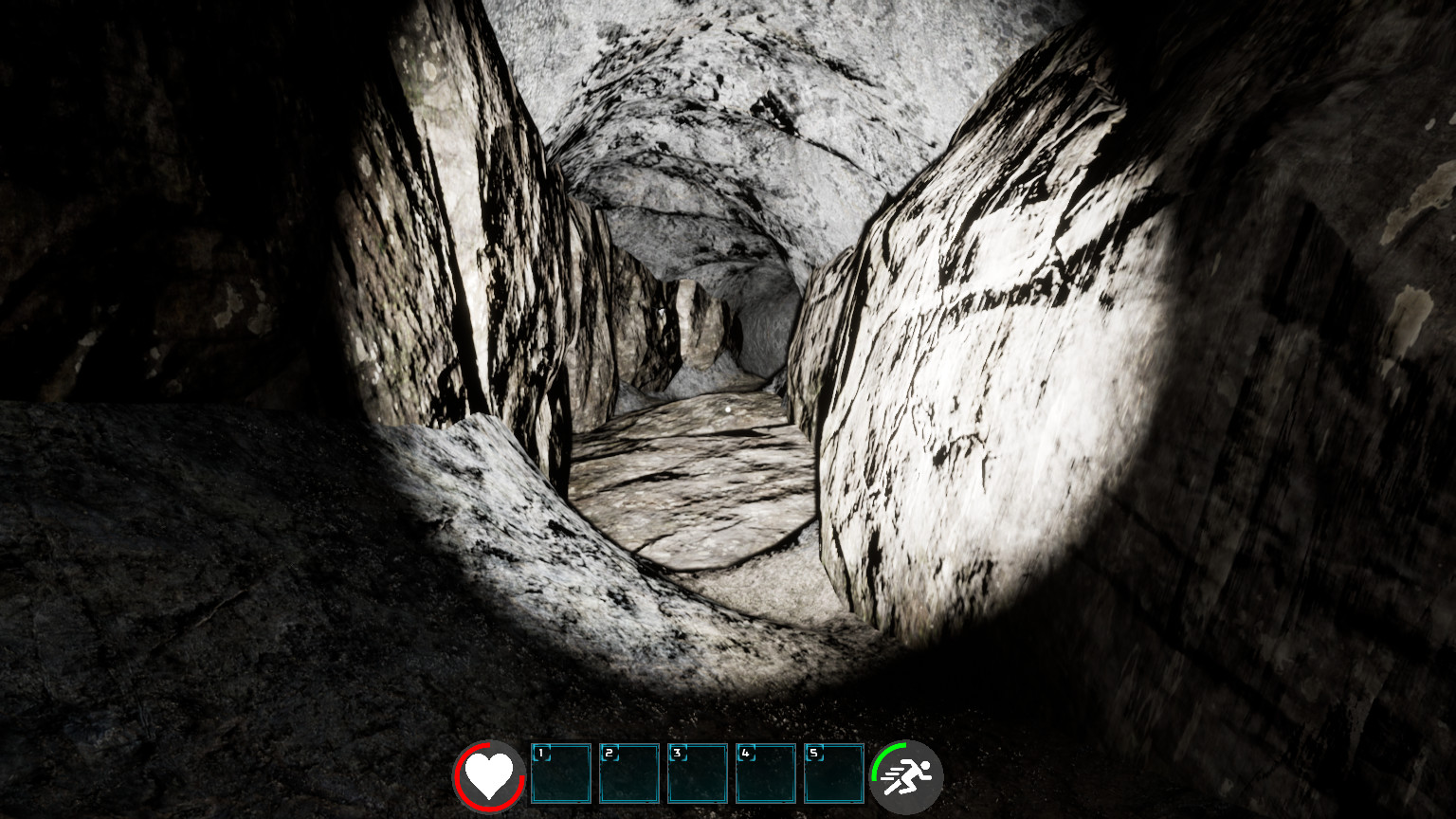Click the empty interior of hotbar slot 4

pos(768,782)
